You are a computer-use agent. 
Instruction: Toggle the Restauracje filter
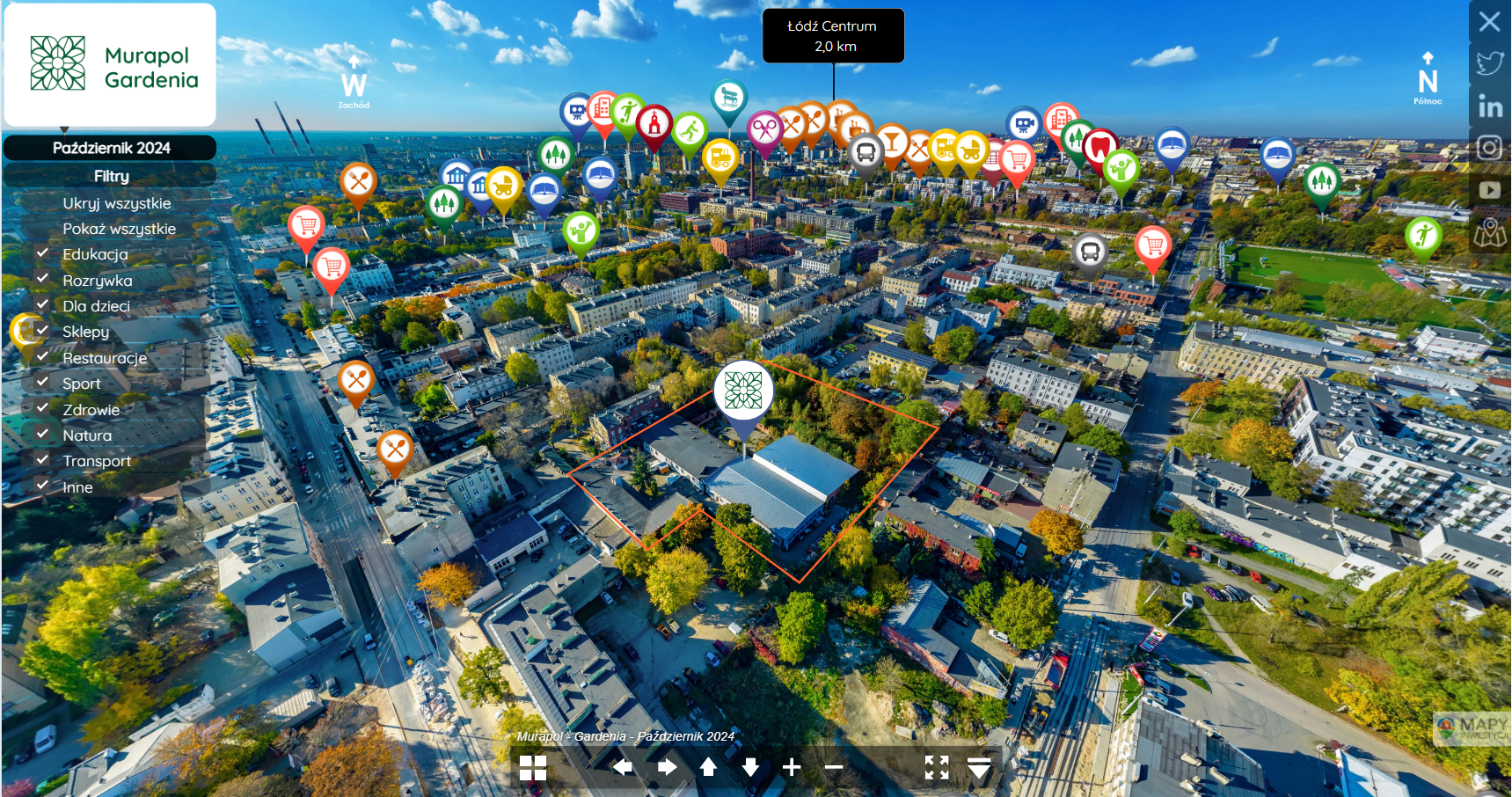pos(42,356)
